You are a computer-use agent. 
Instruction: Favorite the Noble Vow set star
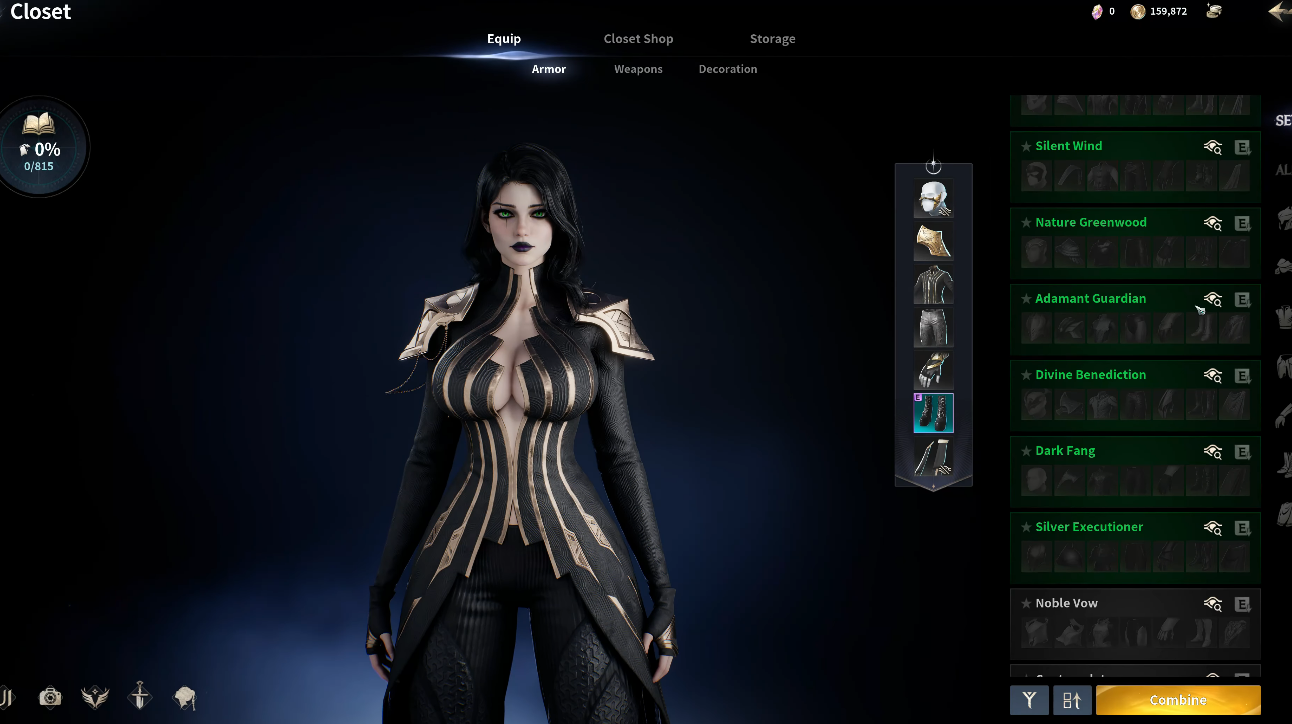[x=1026, y=603]
